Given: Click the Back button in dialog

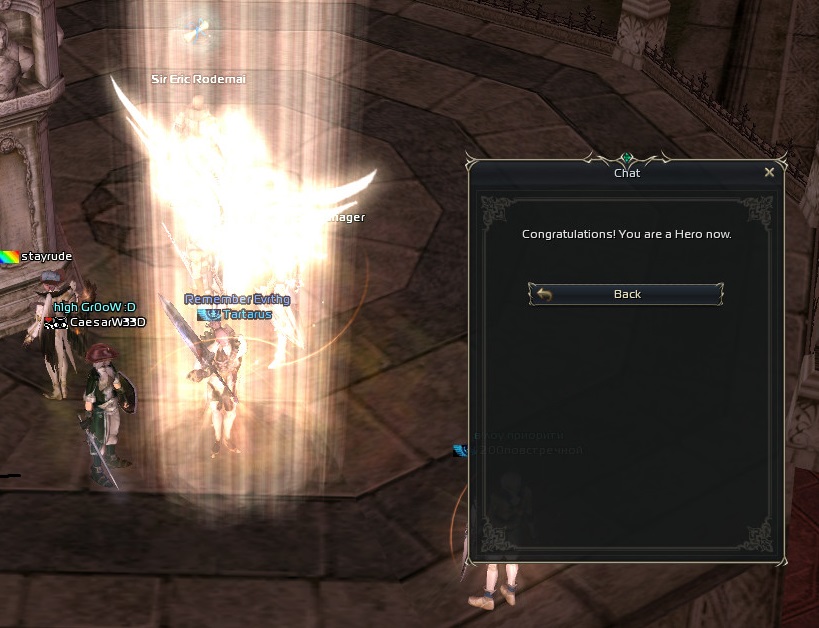Looking at the screenshot, I should point(626,294).
